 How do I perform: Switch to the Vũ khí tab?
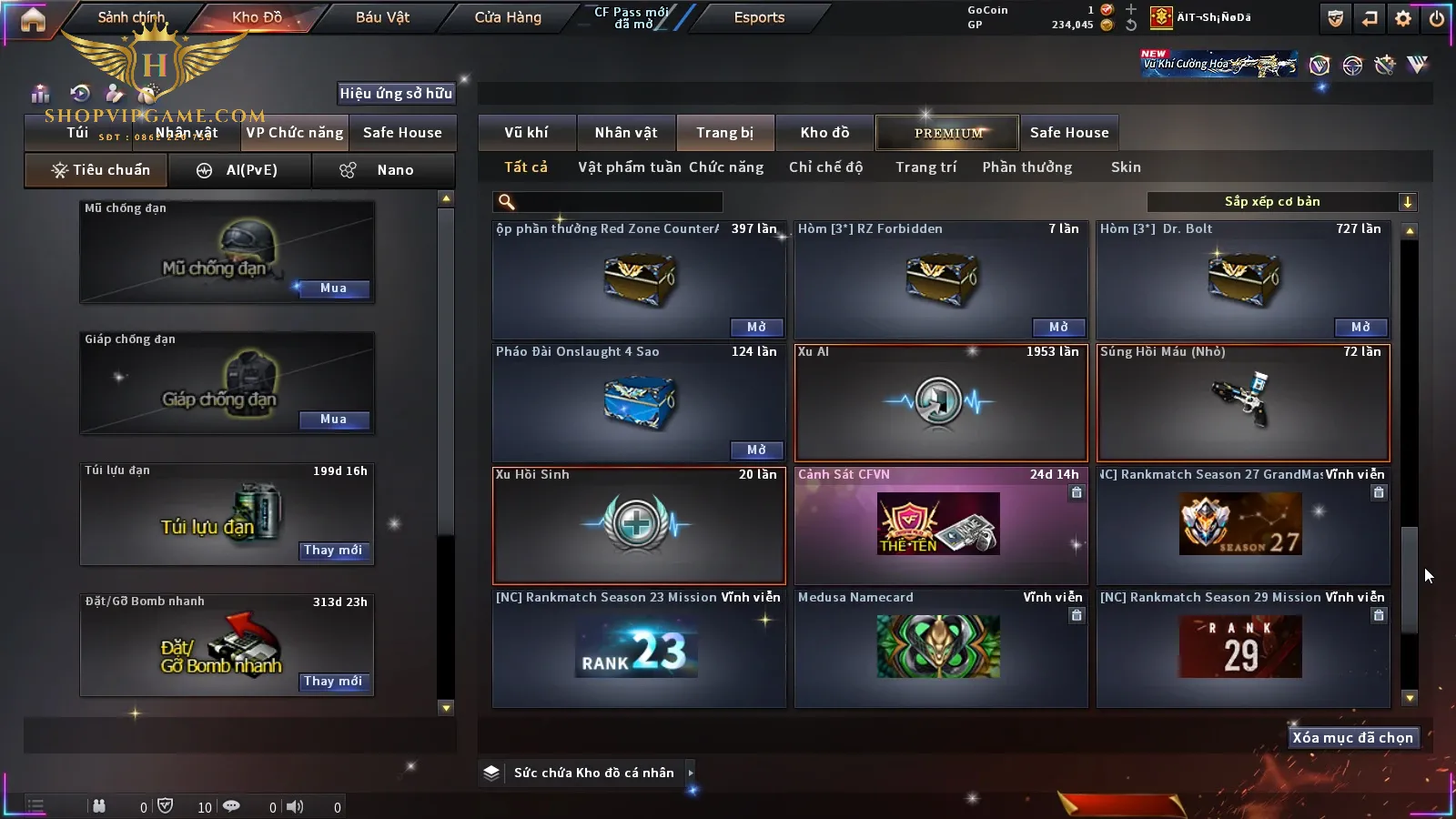tap(526, 133)
